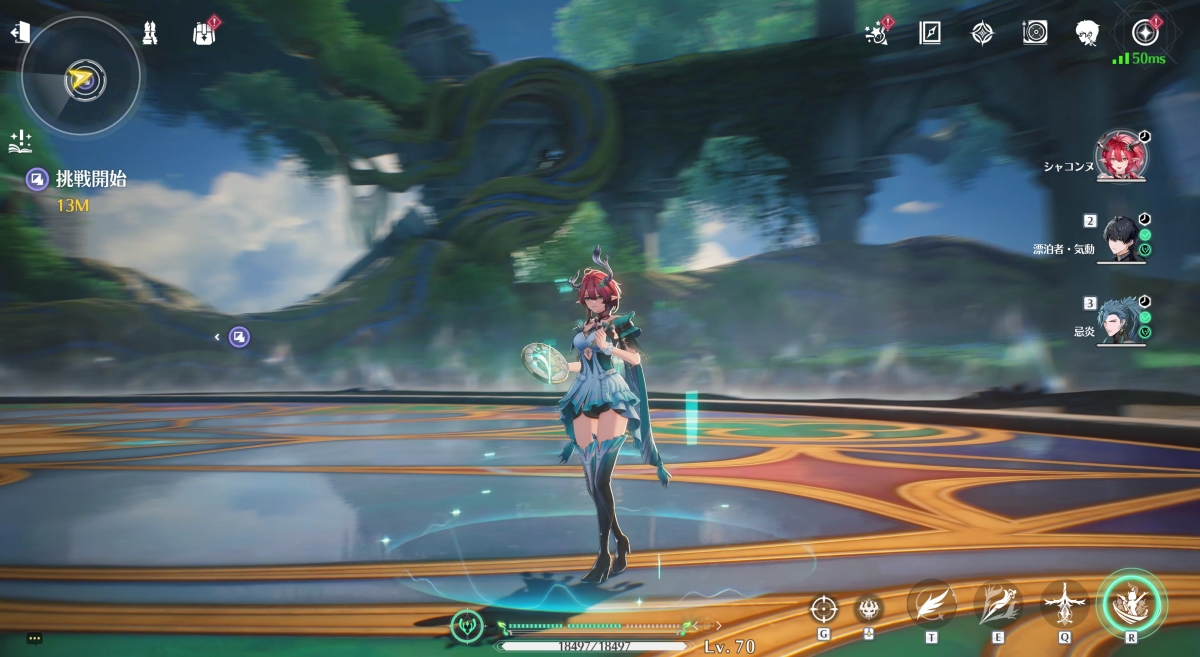The width and height of the screenshot is (1200, 657).
Task: Open the backpack inventory icon
Action: point(204,33)
